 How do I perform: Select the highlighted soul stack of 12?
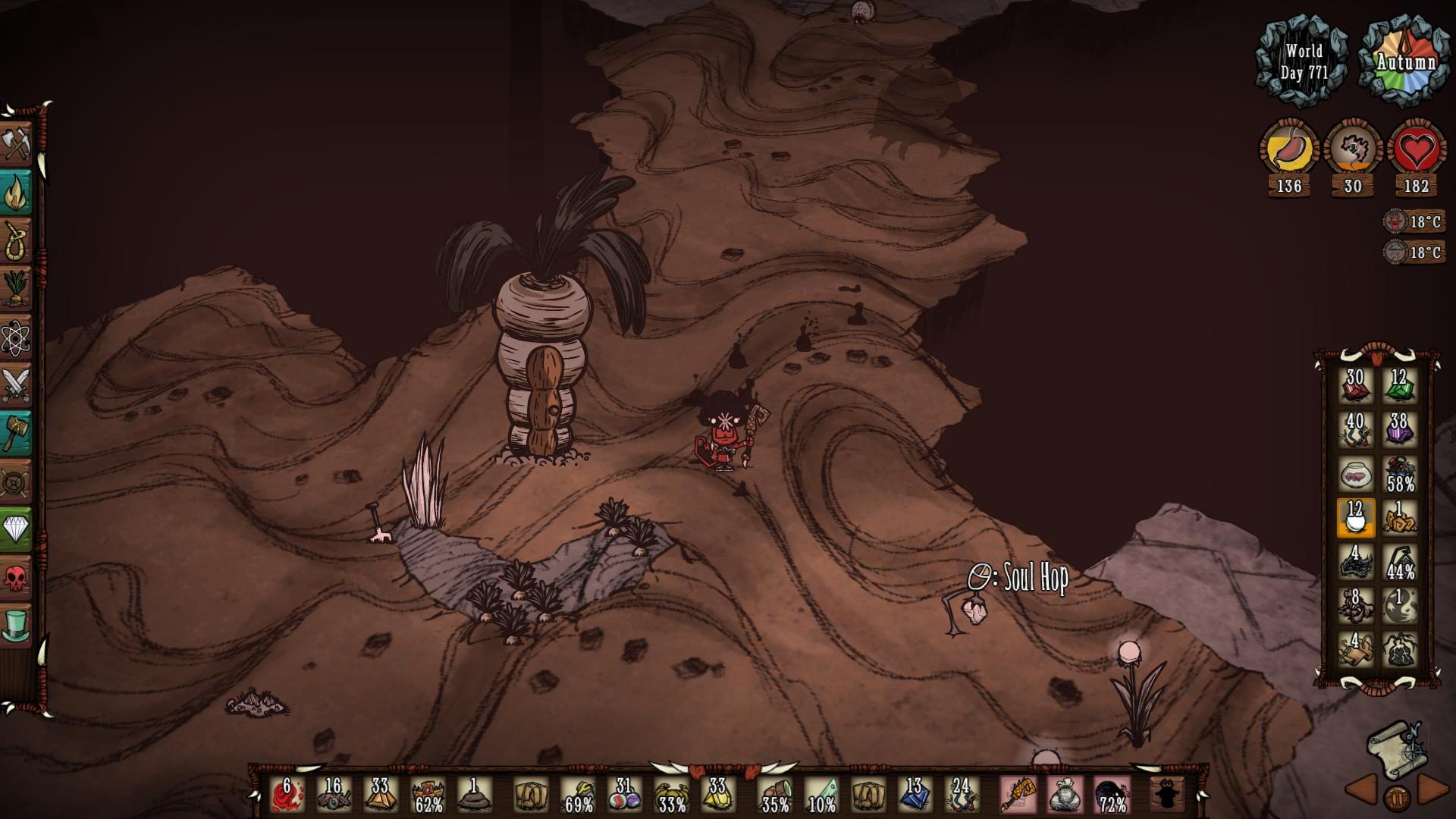point(1355,519)
